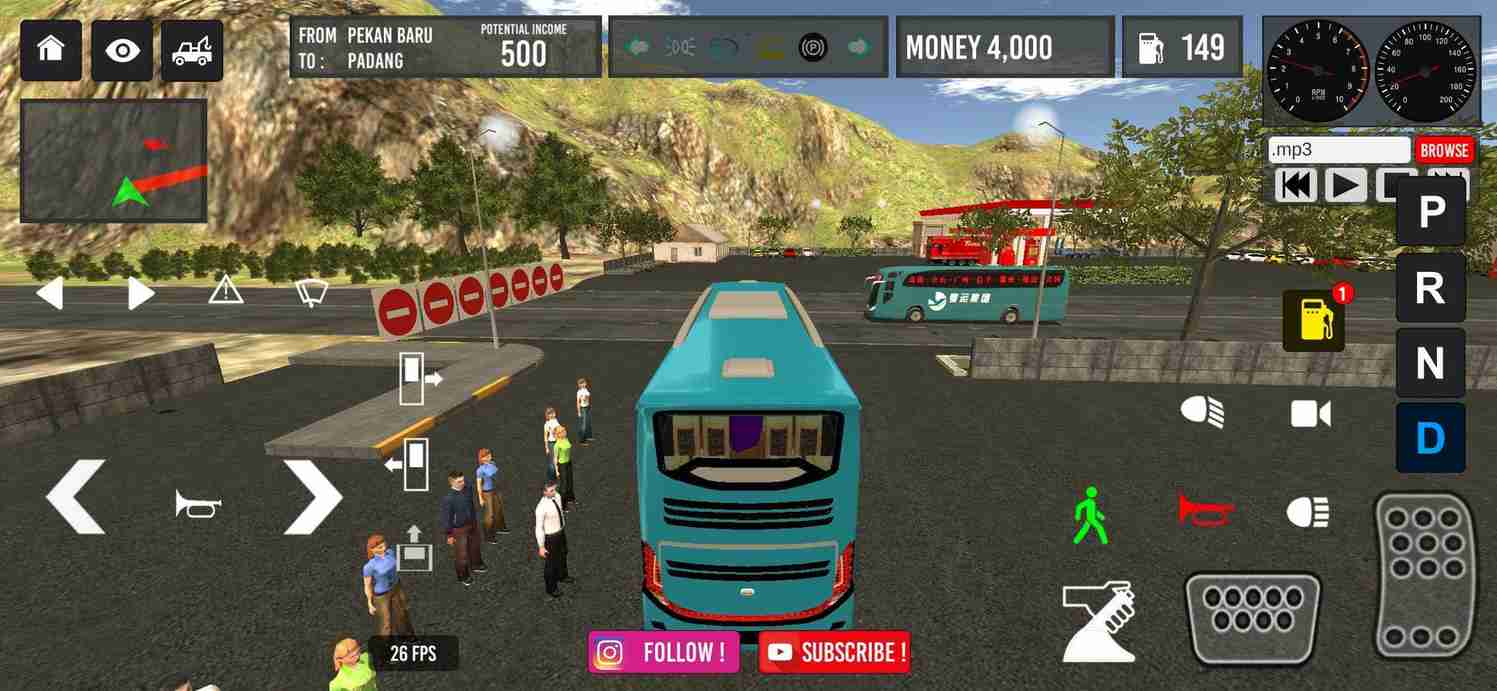Play the music track
Image resolution: width=1497 pixels, height=691 pixels.
tap(1346, 185)
